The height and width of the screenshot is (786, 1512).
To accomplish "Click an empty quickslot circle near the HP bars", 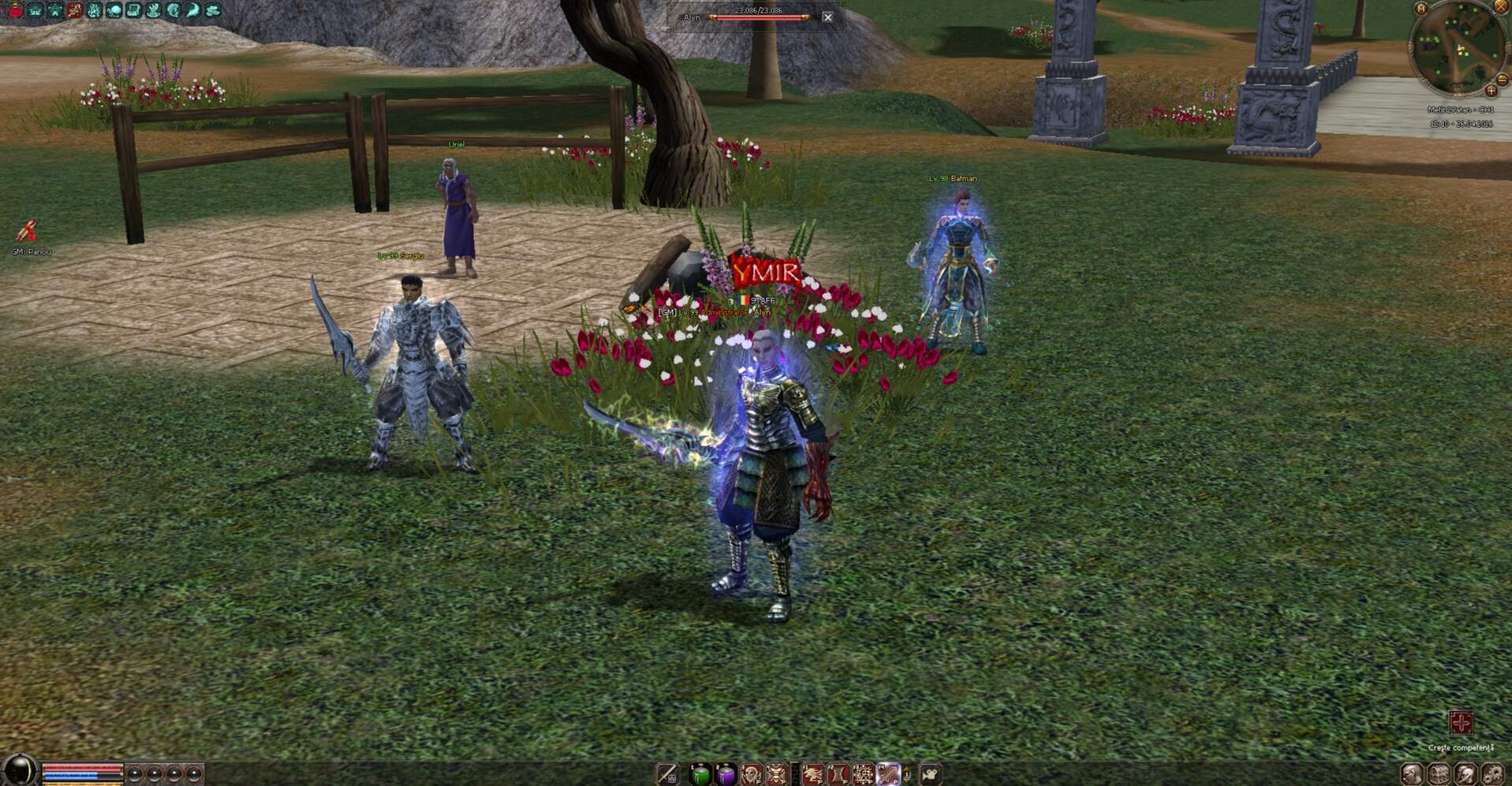I will pos(134,773).
